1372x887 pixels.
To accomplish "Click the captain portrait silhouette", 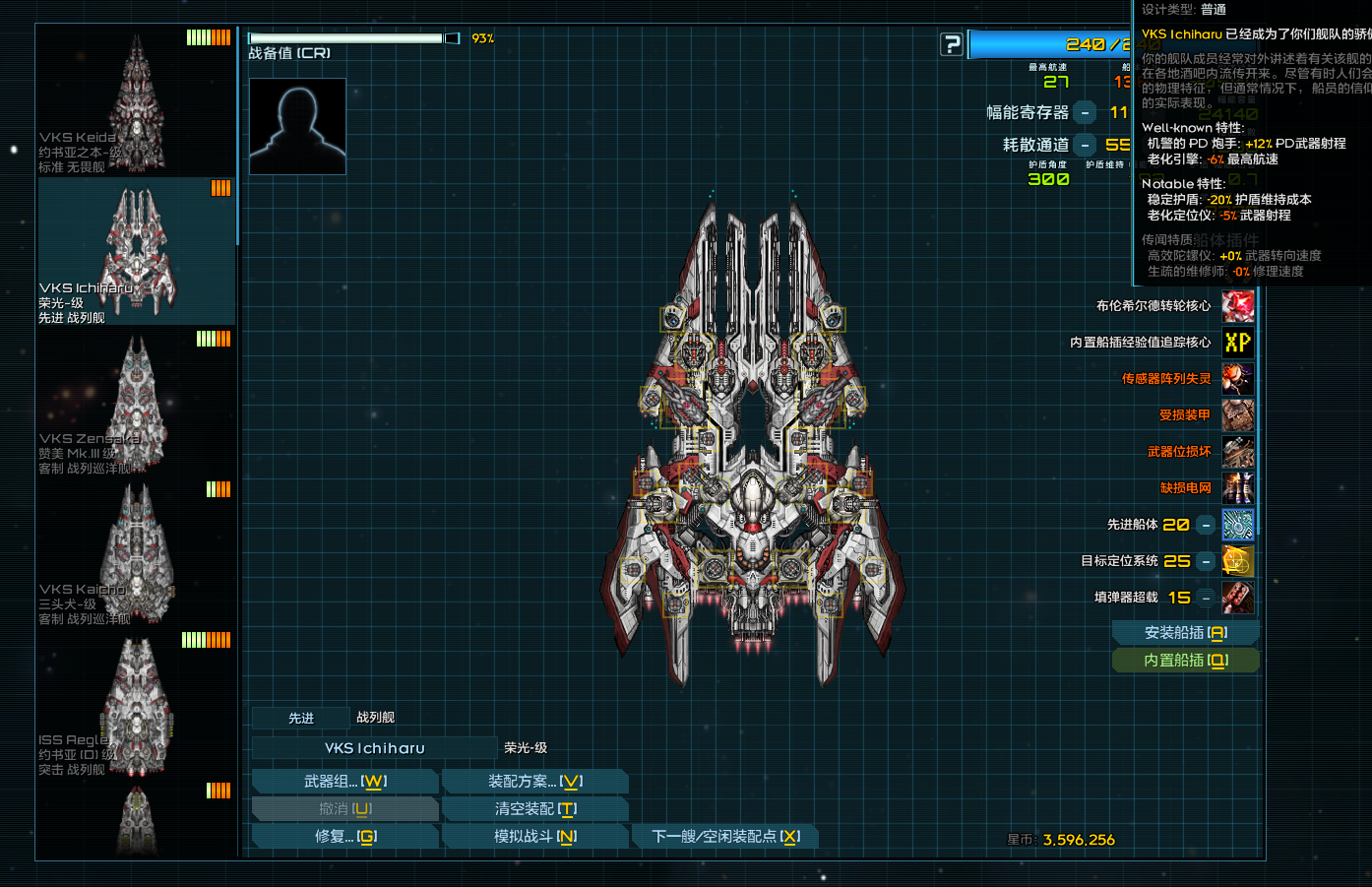I will (x=297, y=126).
